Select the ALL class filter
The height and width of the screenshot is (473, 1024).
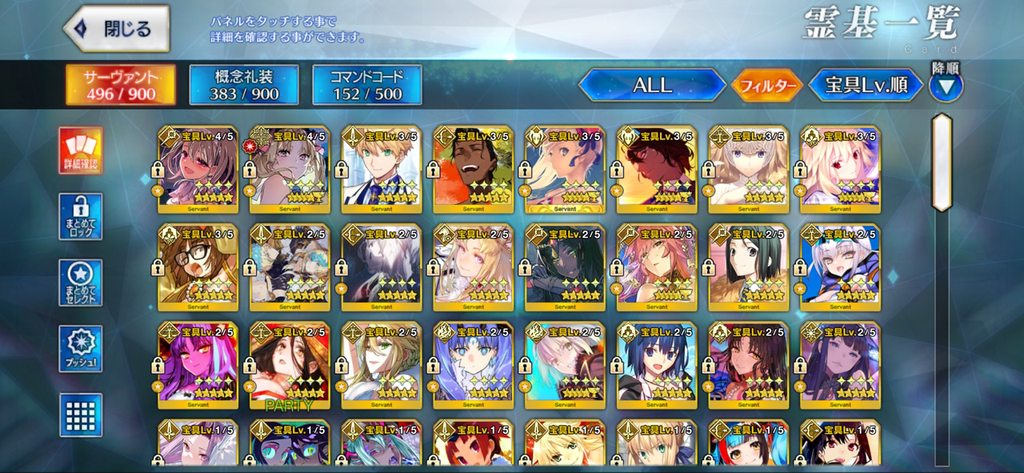pyautogui.click(x=652, y=86)
